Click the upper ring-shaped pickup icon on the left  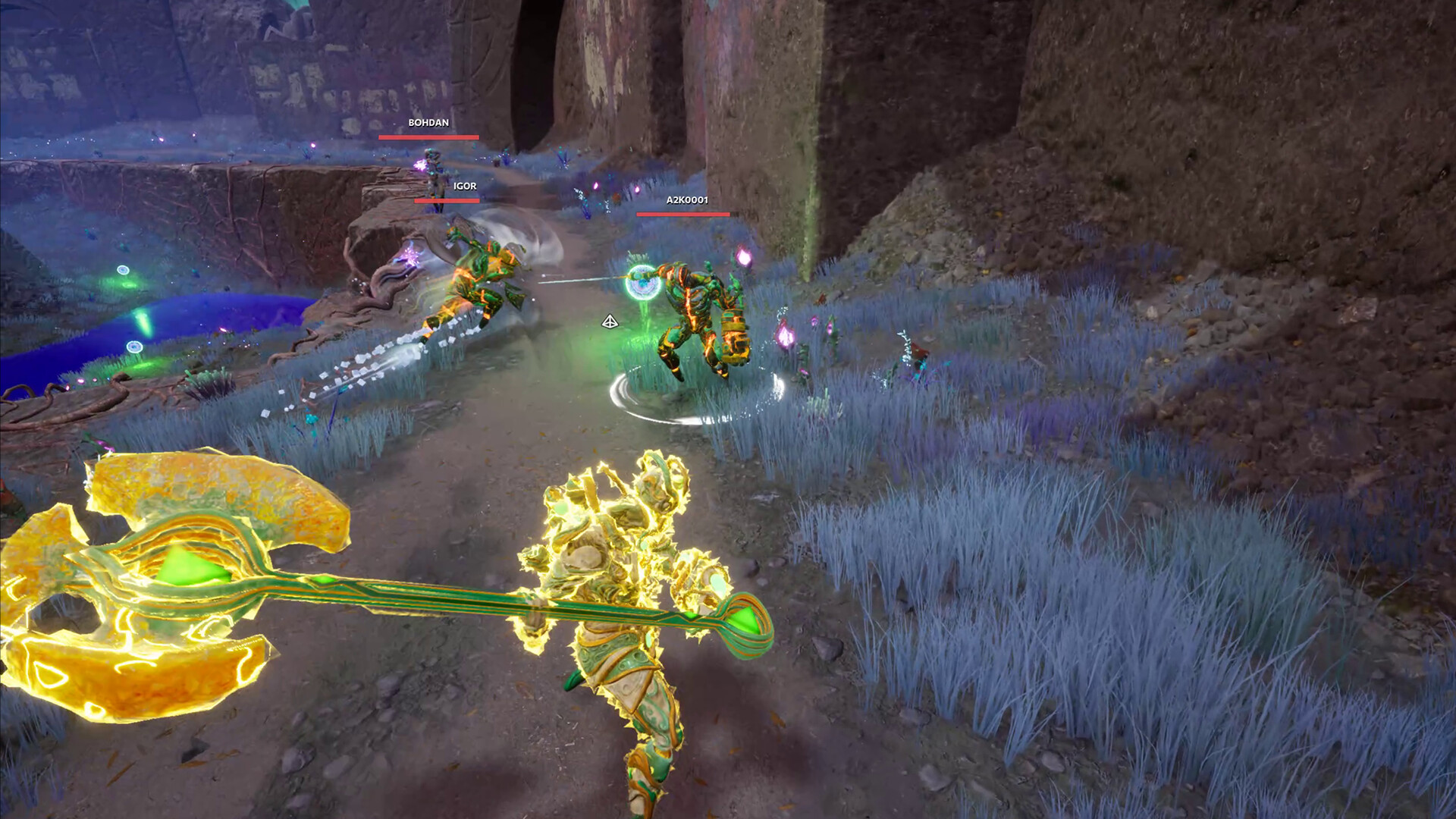pyautogui.click(x=123, y=270)
